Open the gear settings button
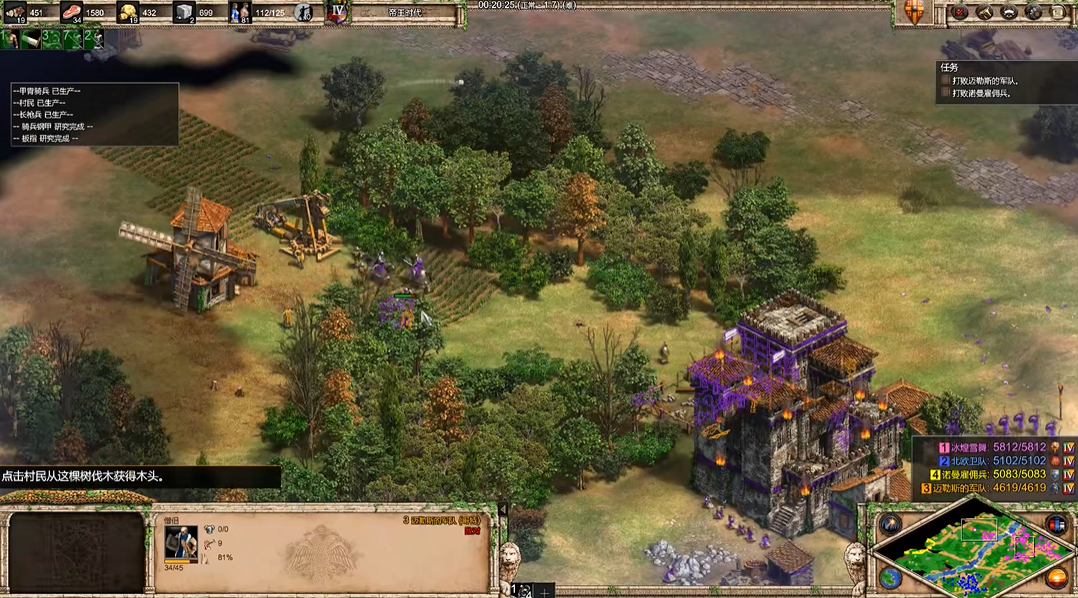This screenshot has height=598, width=1078. pos(1033,13)
